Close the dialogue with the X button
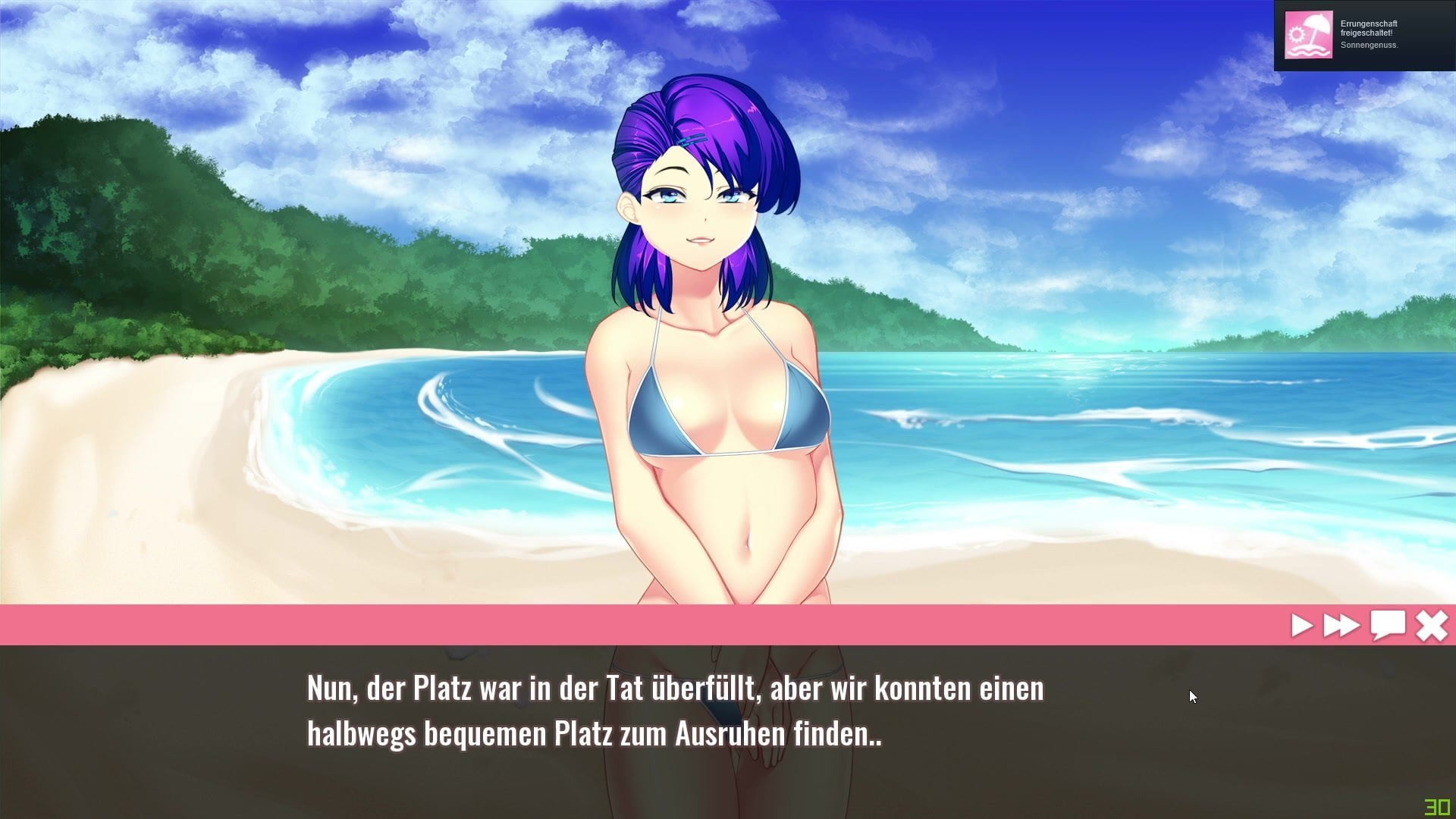The height and width of the screenshot is (819, 1456). [1432, 626]
